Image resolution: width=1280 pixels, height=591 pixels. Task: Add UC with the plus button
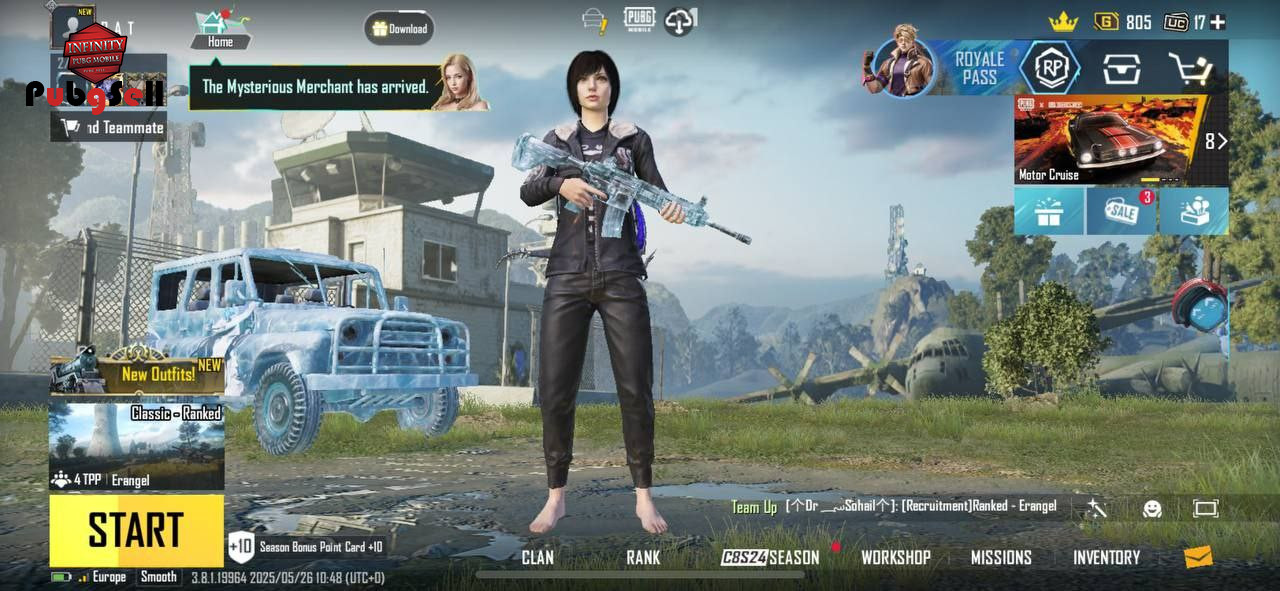tap(1217, 22)
